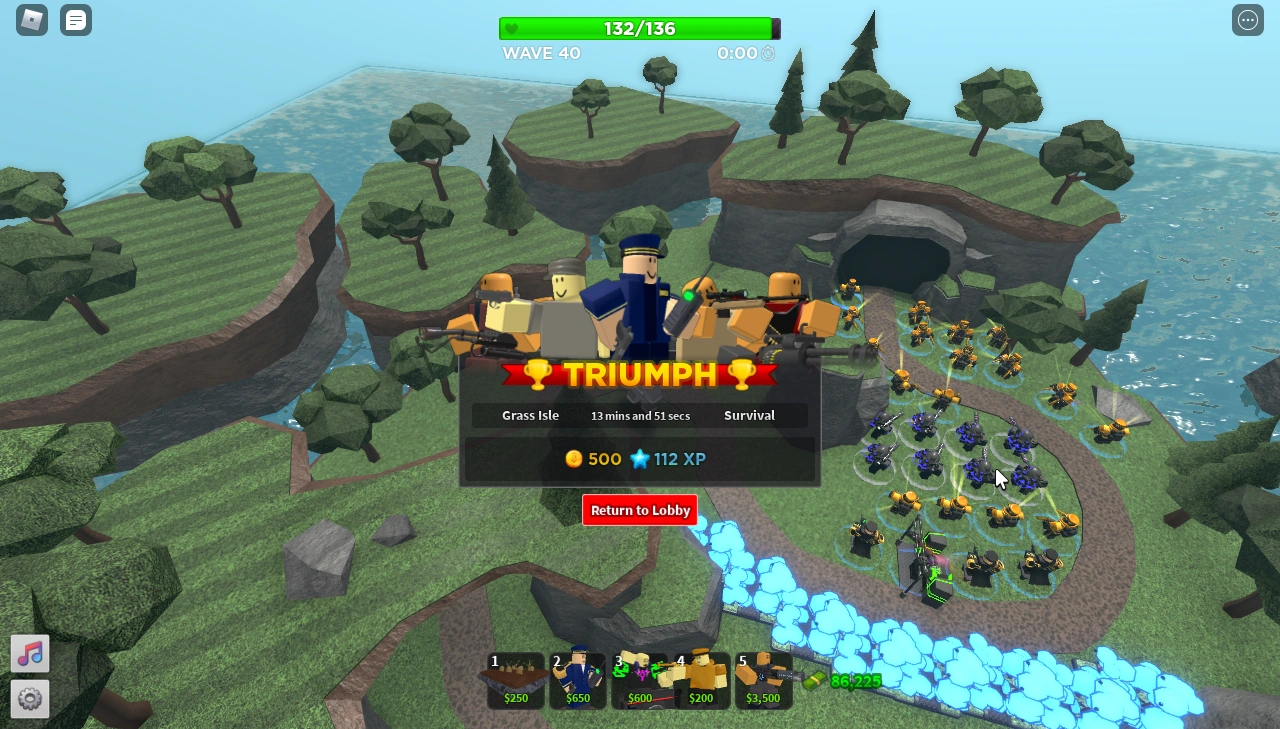
Task: Click the settings gear icon bottom left
Action: tap(30, 699)
